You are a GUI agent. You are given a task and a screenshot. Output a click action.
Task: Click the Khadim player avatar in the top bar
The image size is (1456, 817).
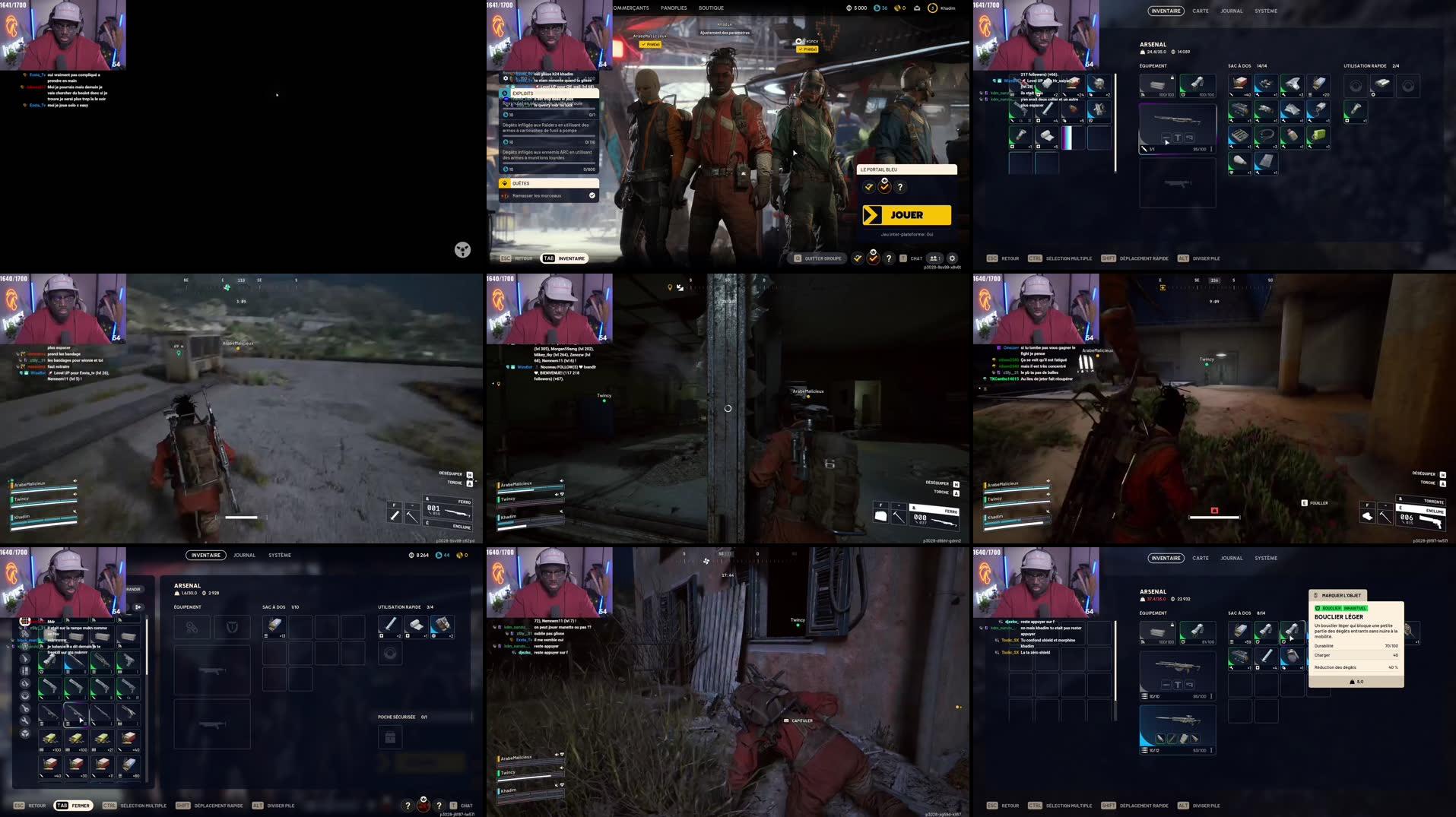click(x=934, y=8)
